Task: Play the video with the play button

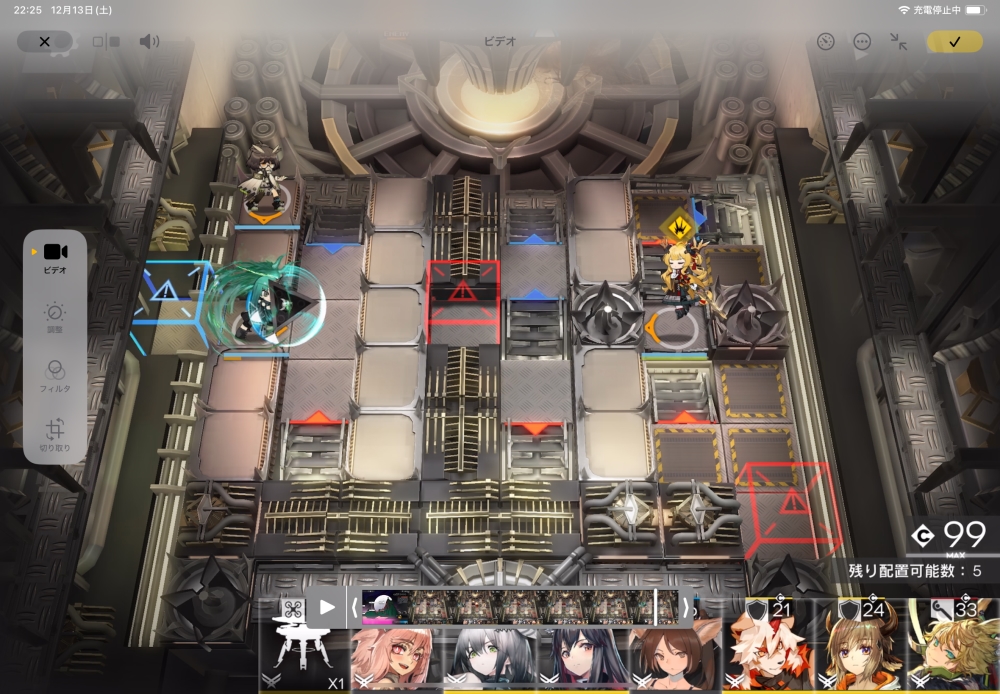Action: pos(327,606)
